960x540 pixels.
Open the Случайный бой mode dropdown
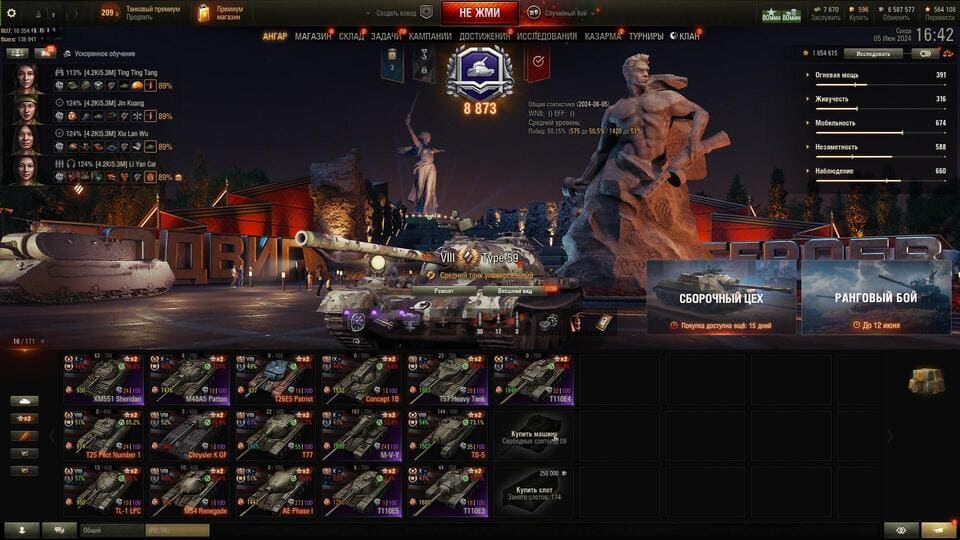559,13
